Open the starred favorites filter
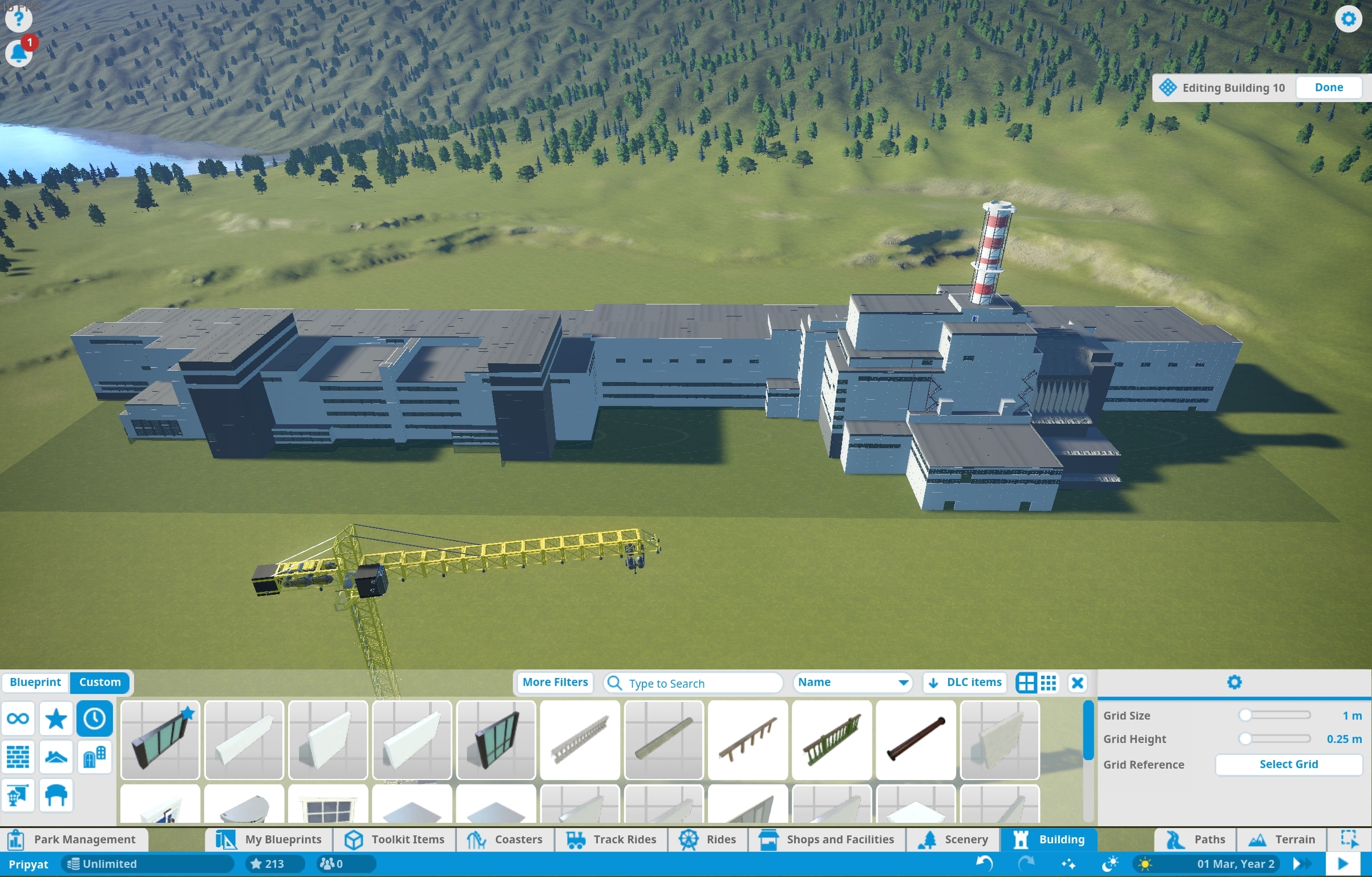Screen dimensions: 1372x877 (x=56, y=718)
